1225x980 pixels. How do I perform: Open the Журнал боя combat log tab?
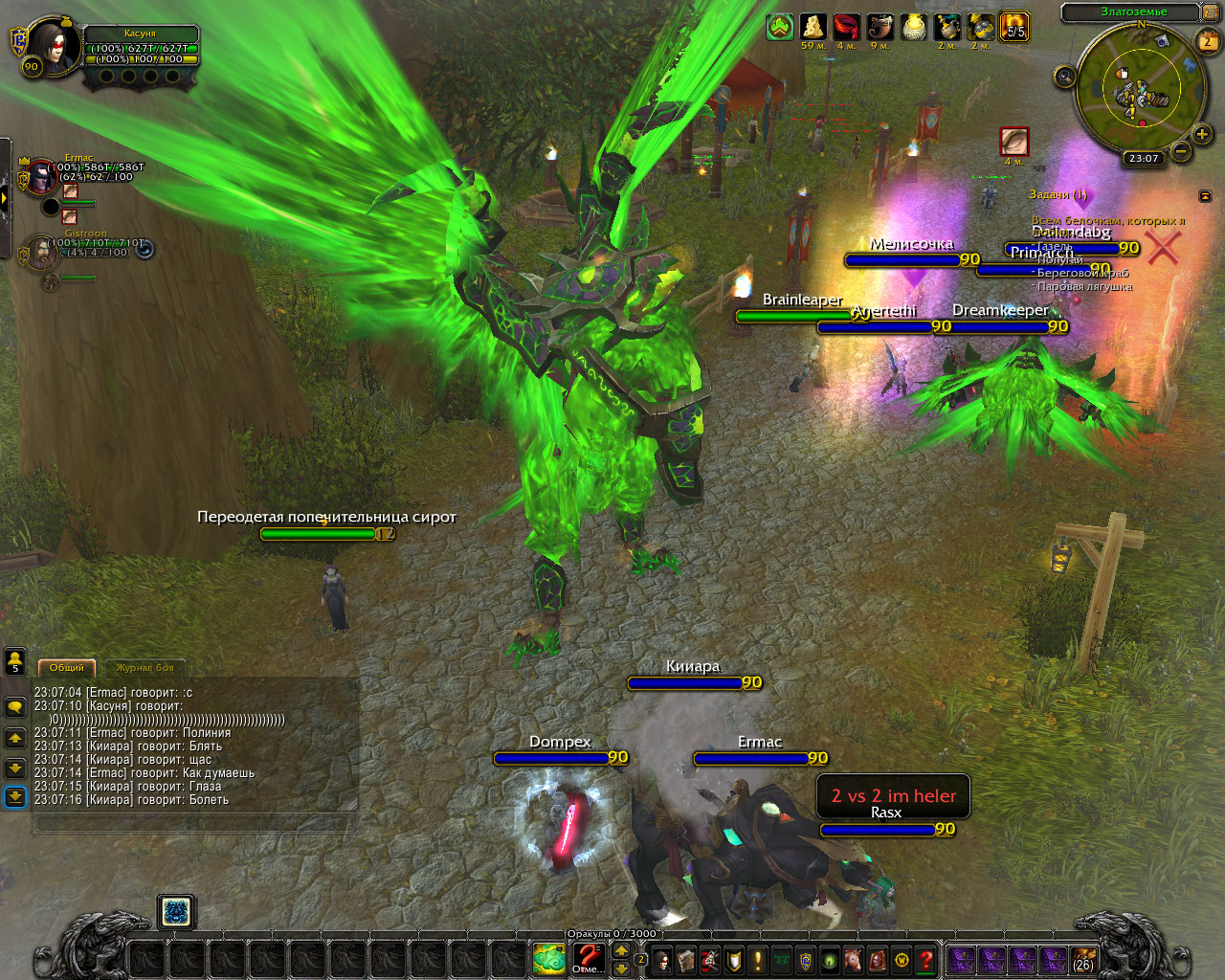(x=145, y=667)
